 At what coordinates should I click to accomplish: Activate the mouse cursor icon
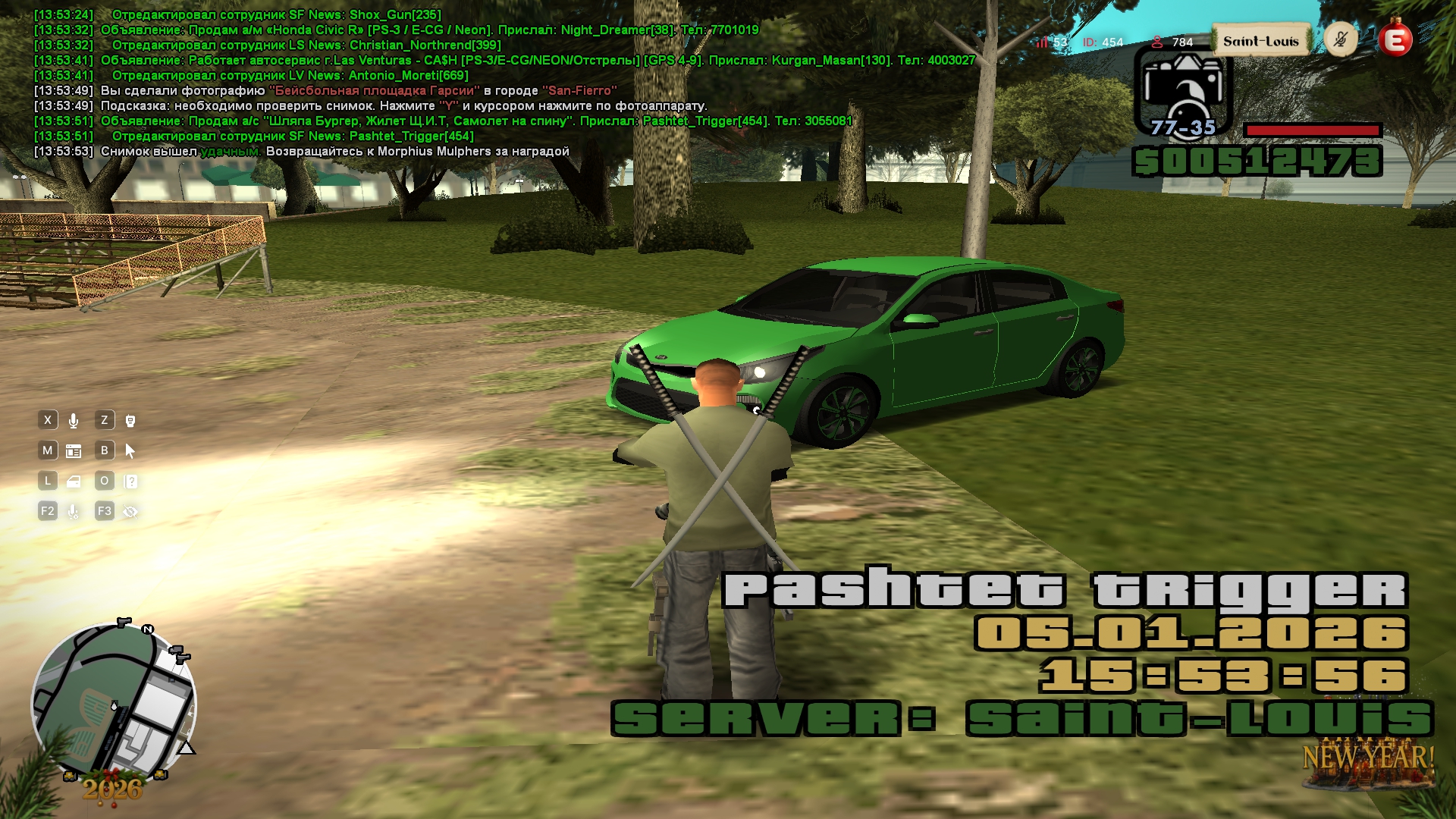pyautogui.click(x=130, y=451)
